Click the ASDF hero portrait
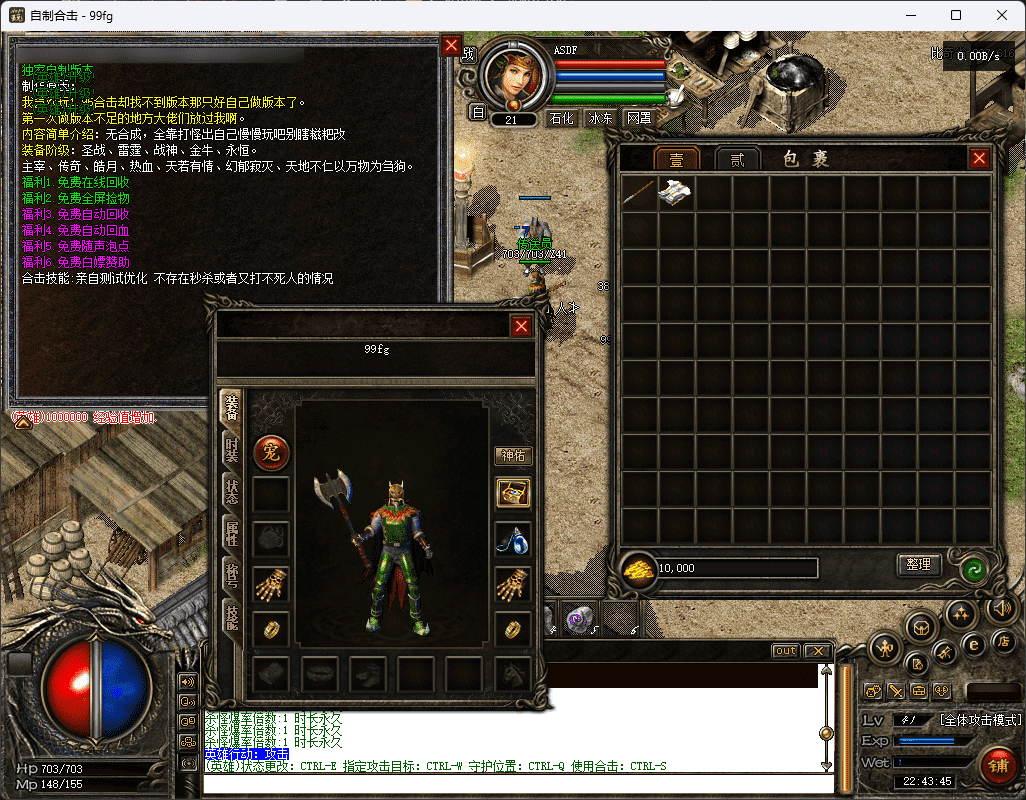The height and width of the screenshot is (800, 1026). pos(513,77)
